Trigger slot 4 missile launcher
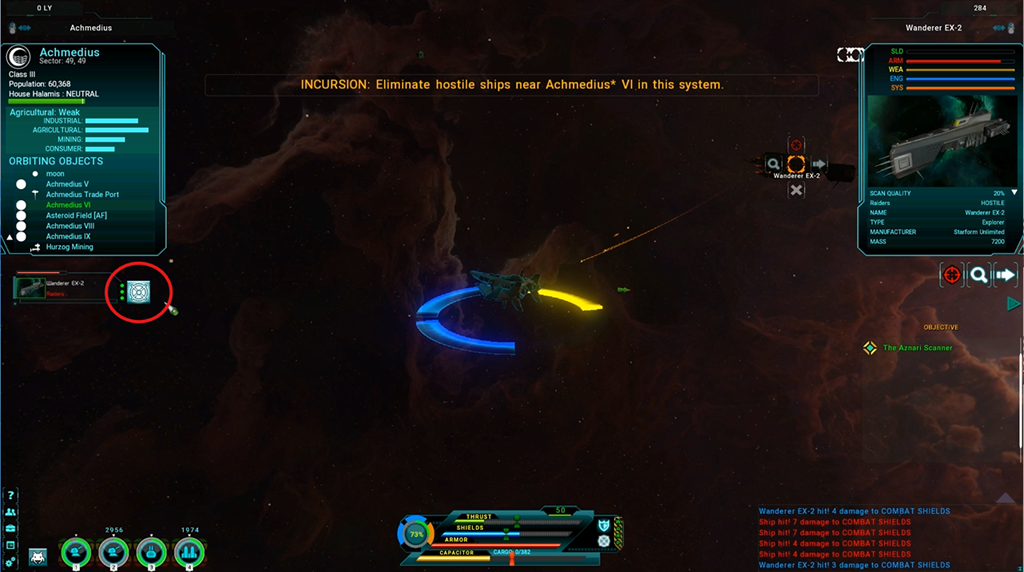Viewport: 1024px width, 572px height. click(x=190, y=551)
